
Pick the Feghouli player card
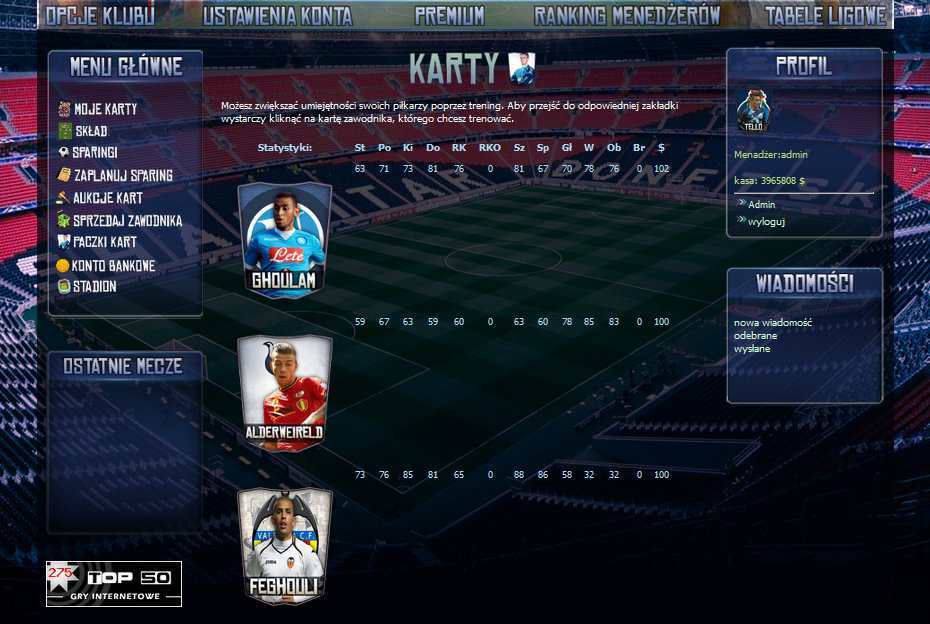click(284, 545)
